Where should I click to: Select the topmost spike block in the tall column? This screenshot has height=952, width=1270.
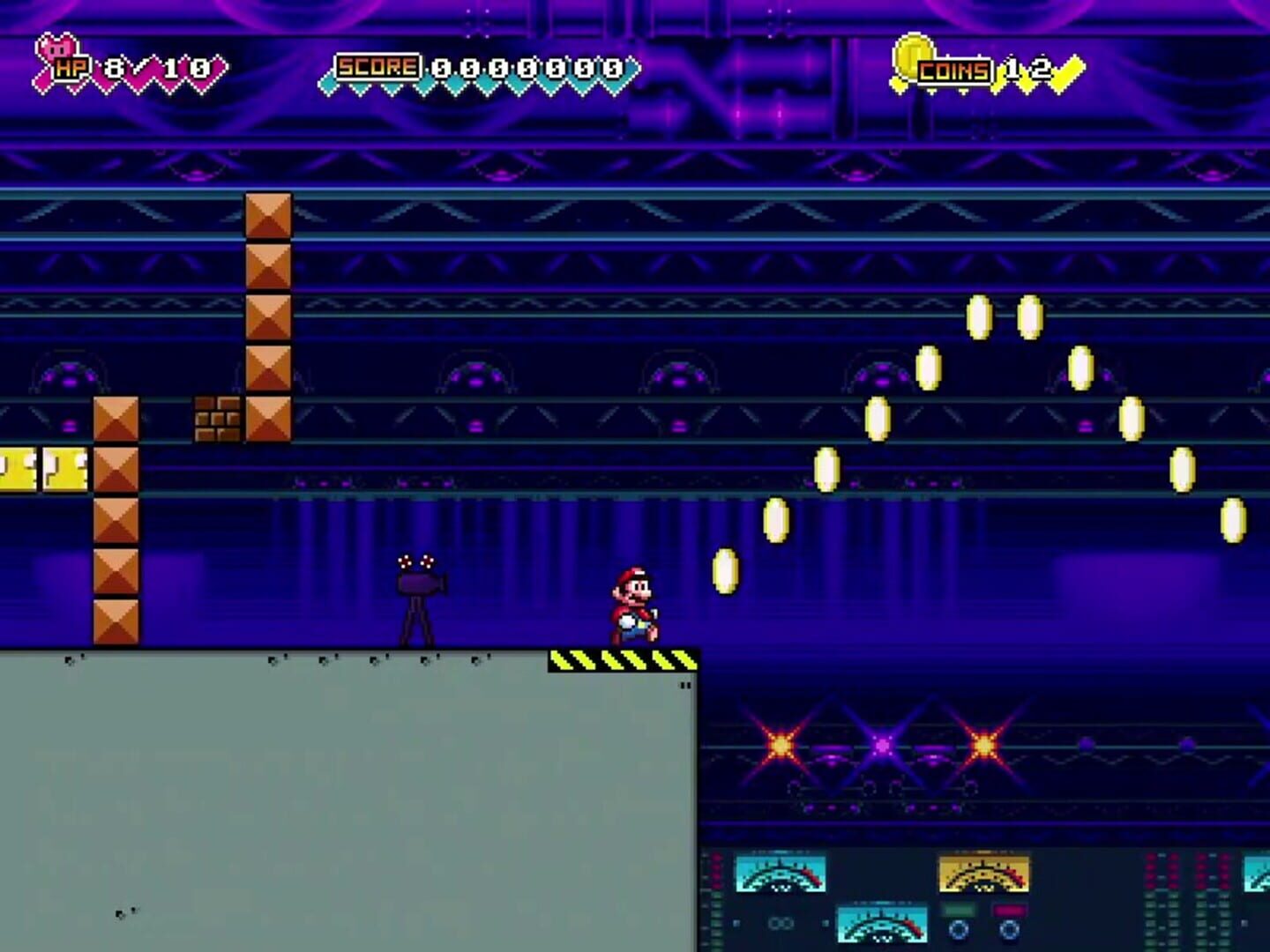point(266,214)
